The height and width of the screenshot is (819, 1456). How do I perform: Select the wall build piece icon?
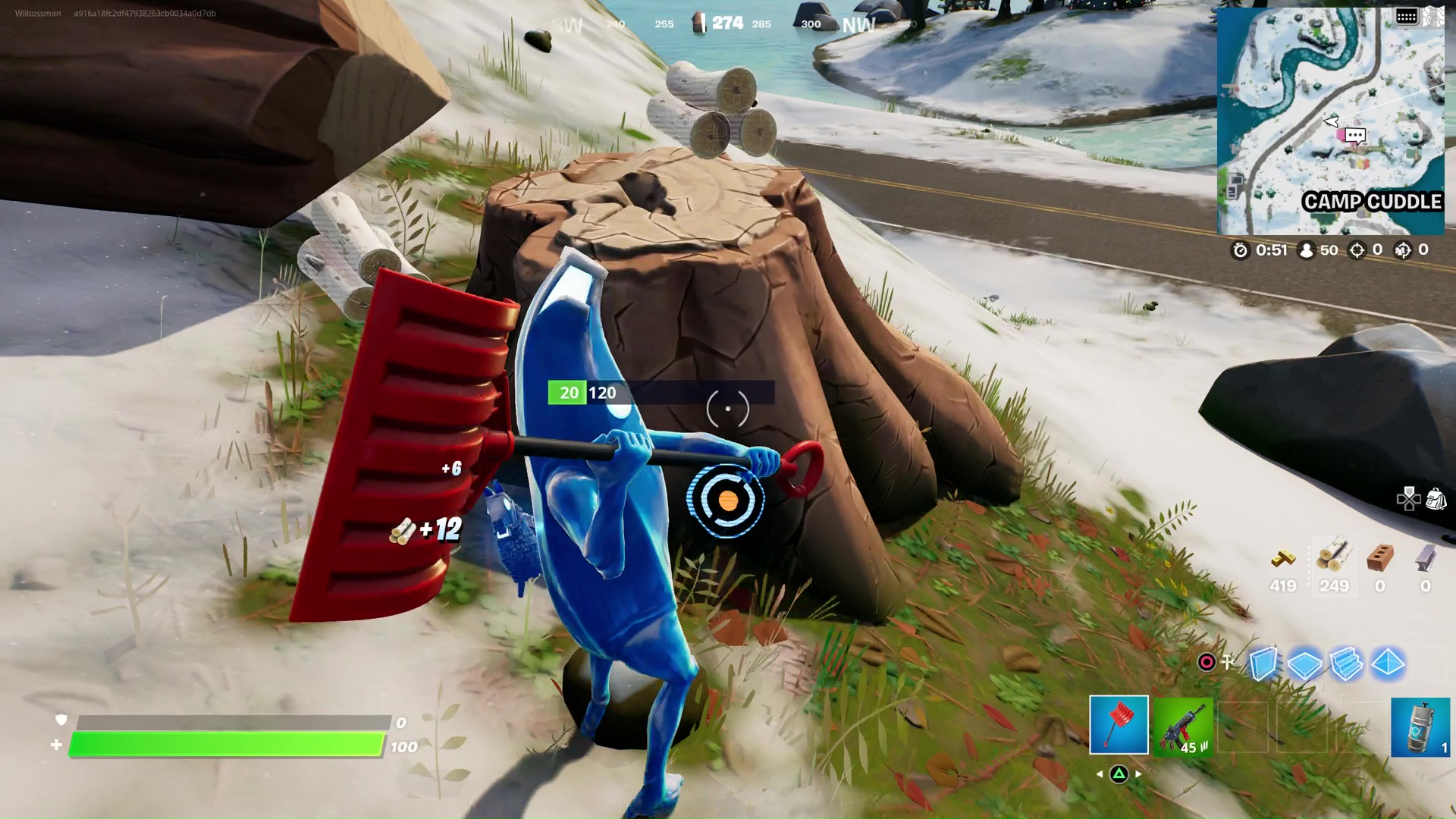click(x=1264, y=662)
